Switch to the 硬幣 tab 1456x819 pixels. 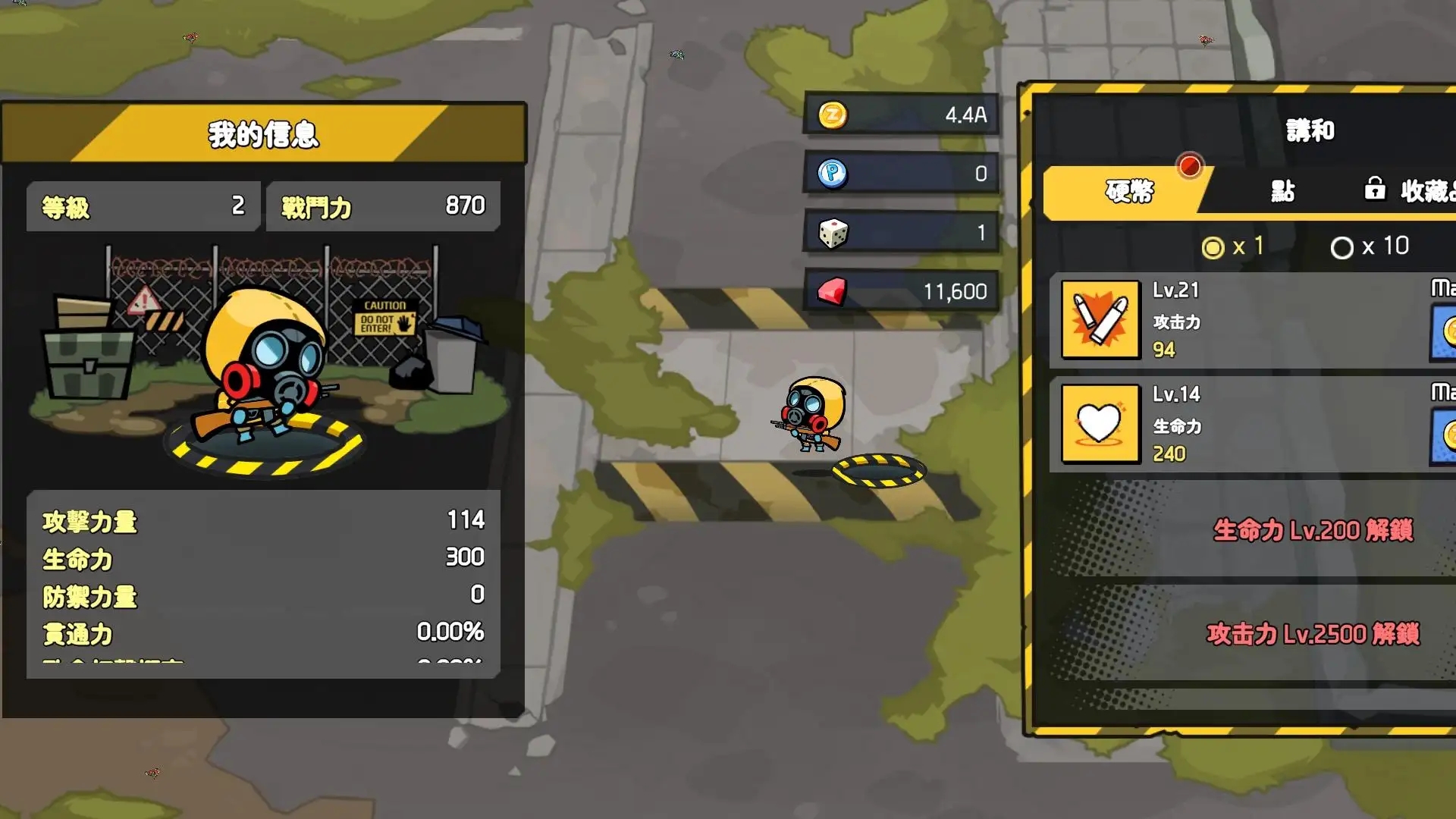coord(1128,191)
